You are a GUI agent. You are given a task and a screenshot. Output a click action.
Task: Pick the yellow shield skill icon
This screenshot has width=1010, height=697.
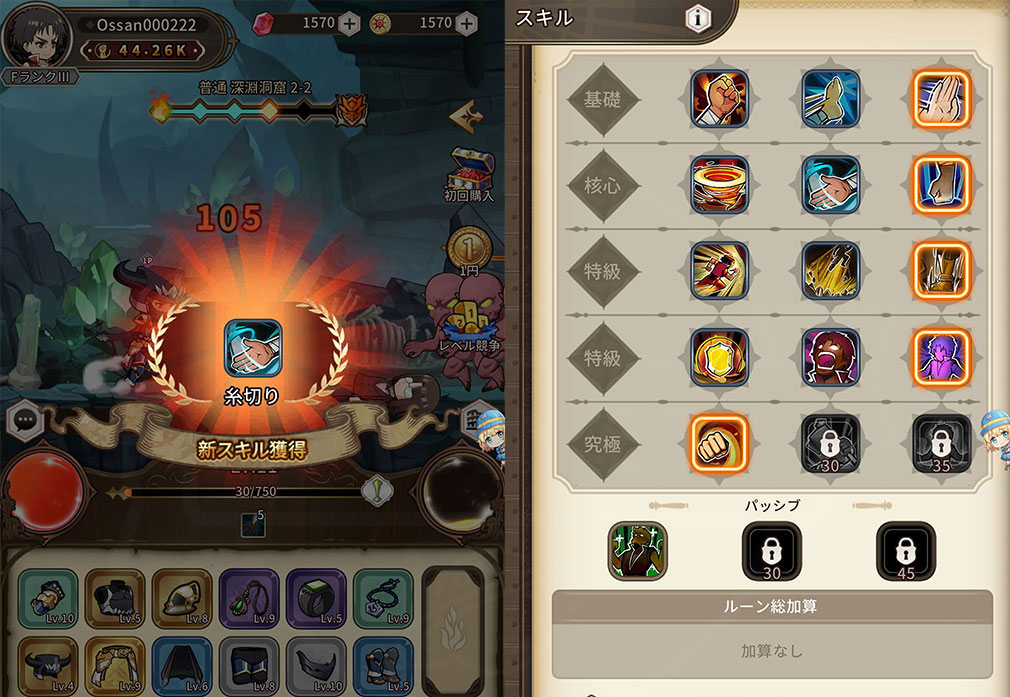(x=719, y=357)
